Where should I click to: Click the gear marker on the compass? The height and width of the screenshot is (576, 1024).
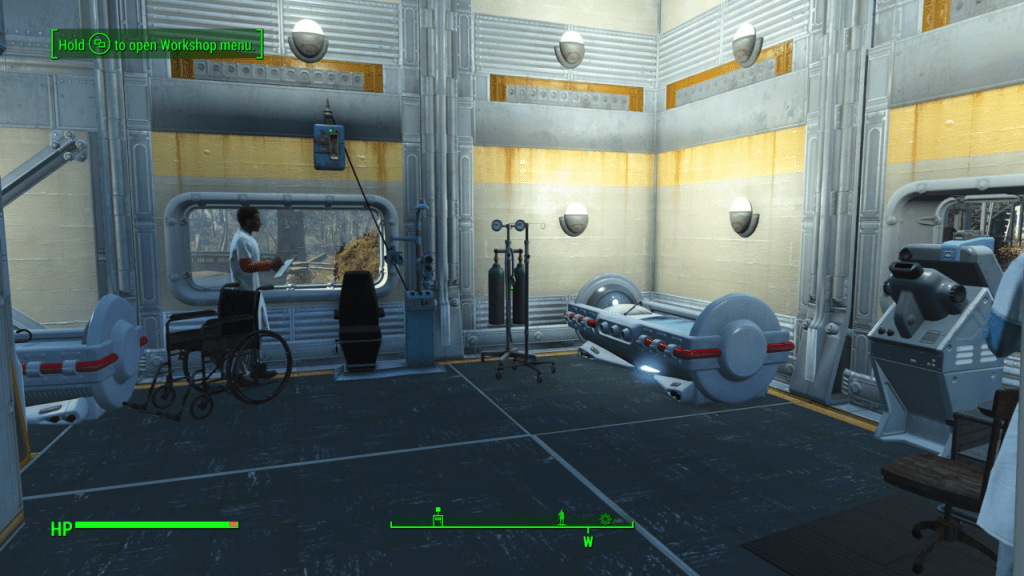pos(605,518)
